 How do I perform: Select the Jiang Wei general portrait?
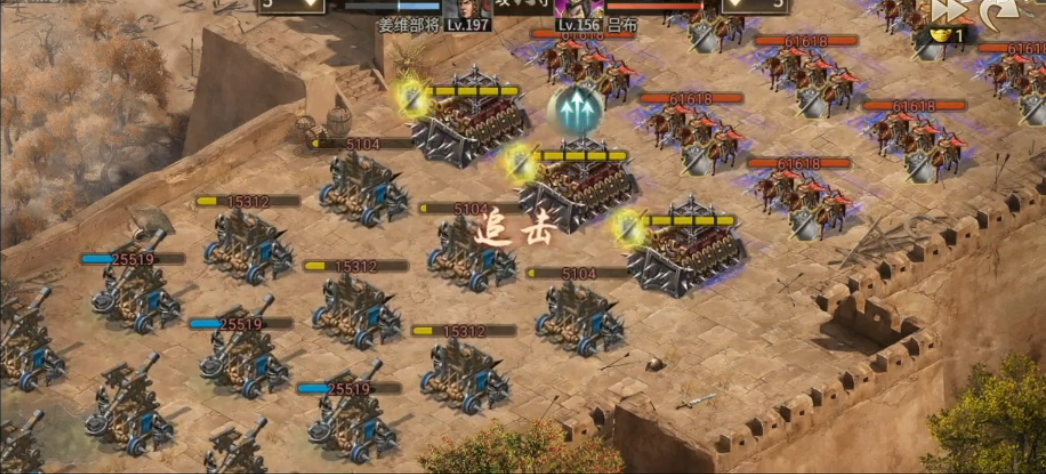pos(463,8)
